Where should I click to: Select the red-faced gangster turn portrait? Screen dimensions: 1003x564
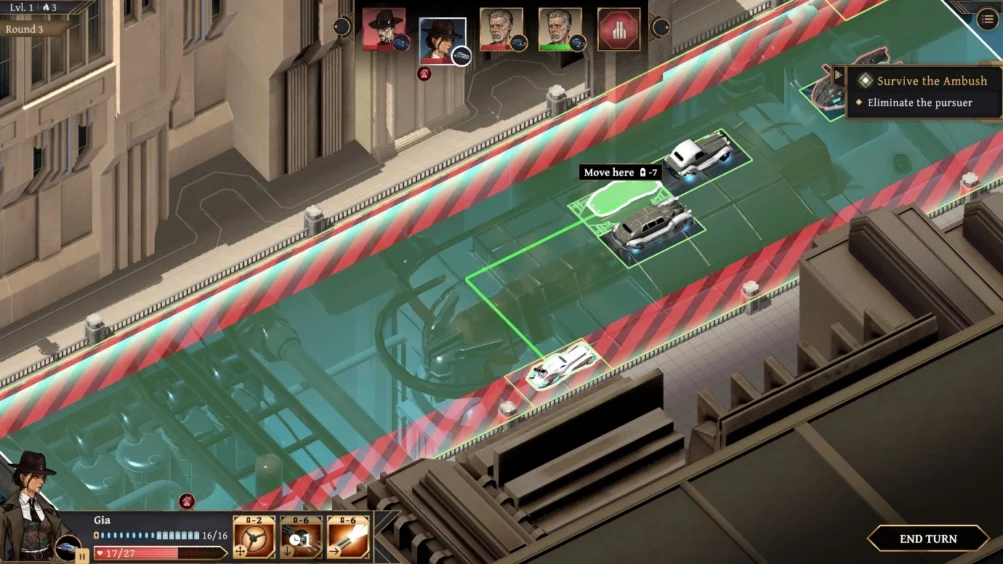tap(383, 29)
